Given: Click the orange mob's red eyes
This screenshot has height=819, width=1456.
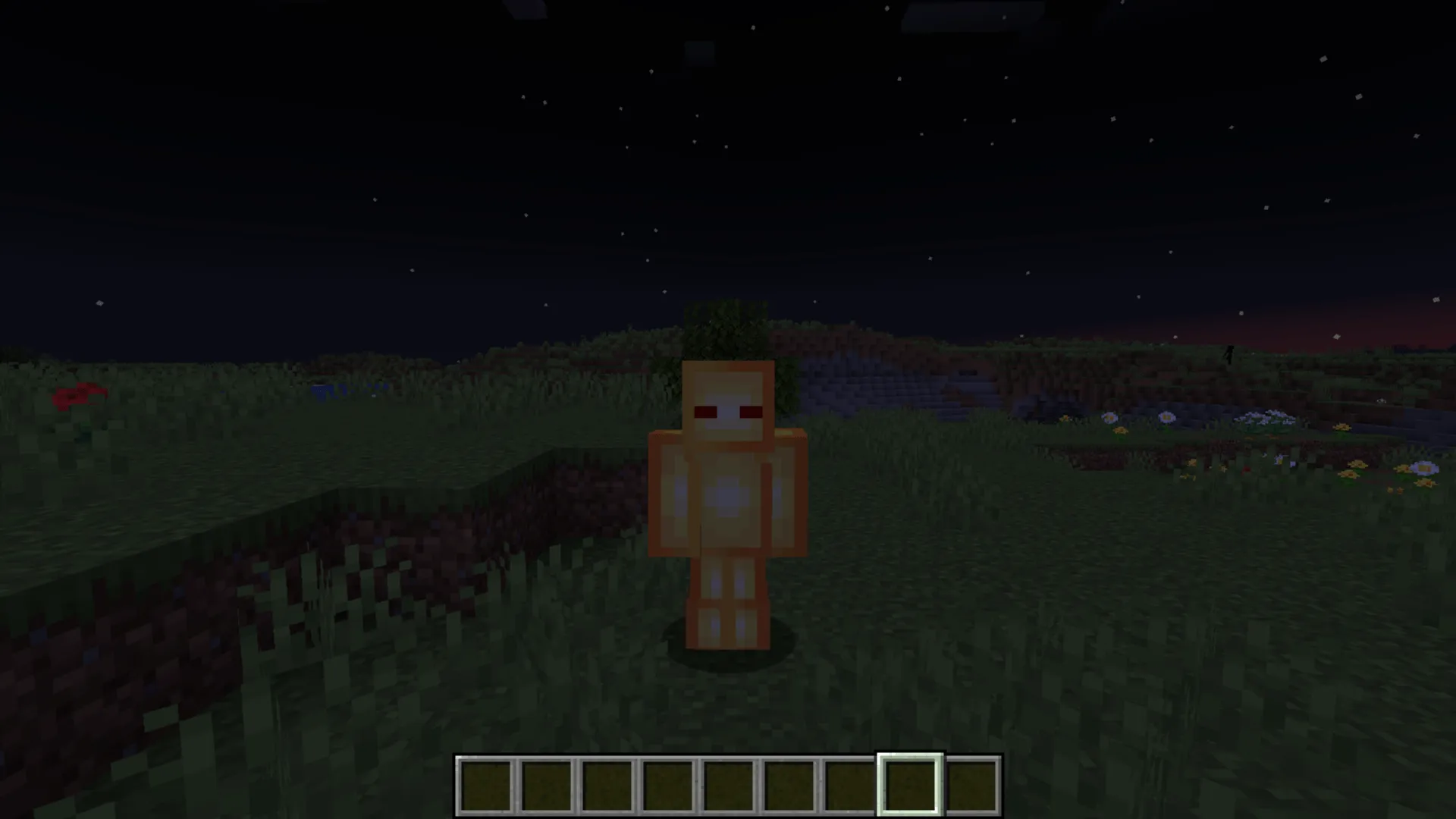Looking at the screenshot, I should (x=728, y=412).
